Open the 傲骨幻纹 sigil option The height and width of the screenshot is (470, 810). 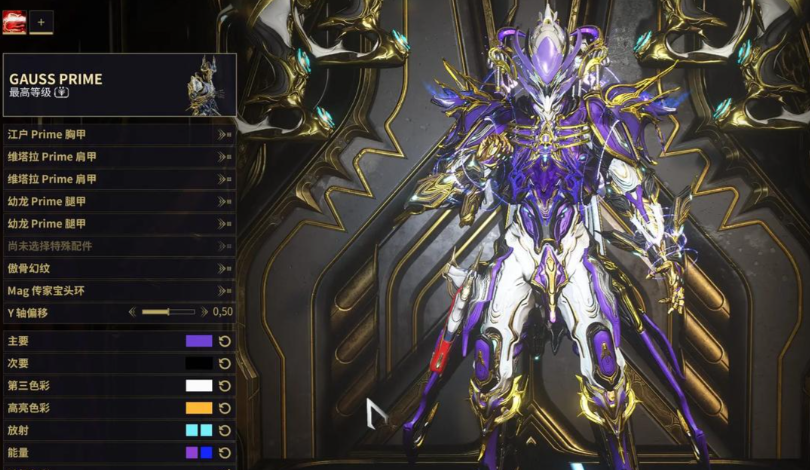point(119,268)
